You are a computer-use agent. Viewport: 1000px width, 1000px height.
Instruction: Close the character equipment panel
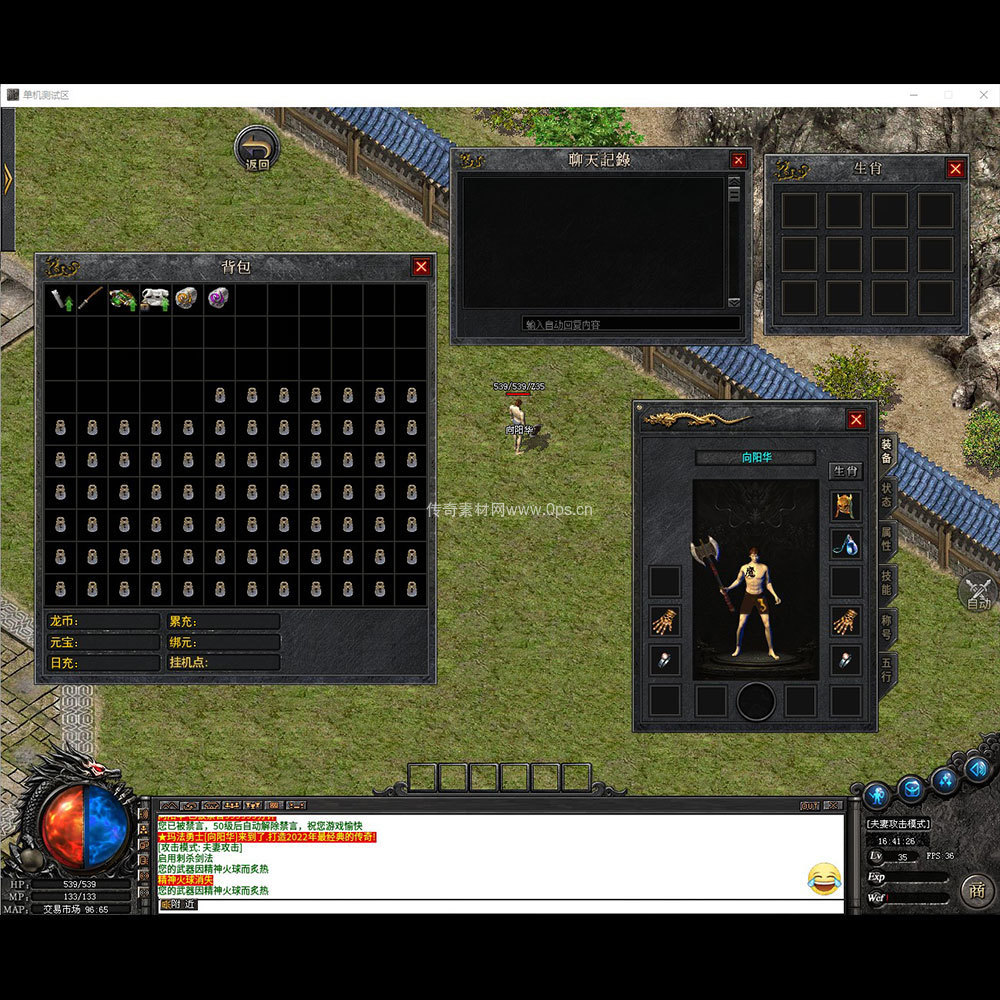coord(856,420)
